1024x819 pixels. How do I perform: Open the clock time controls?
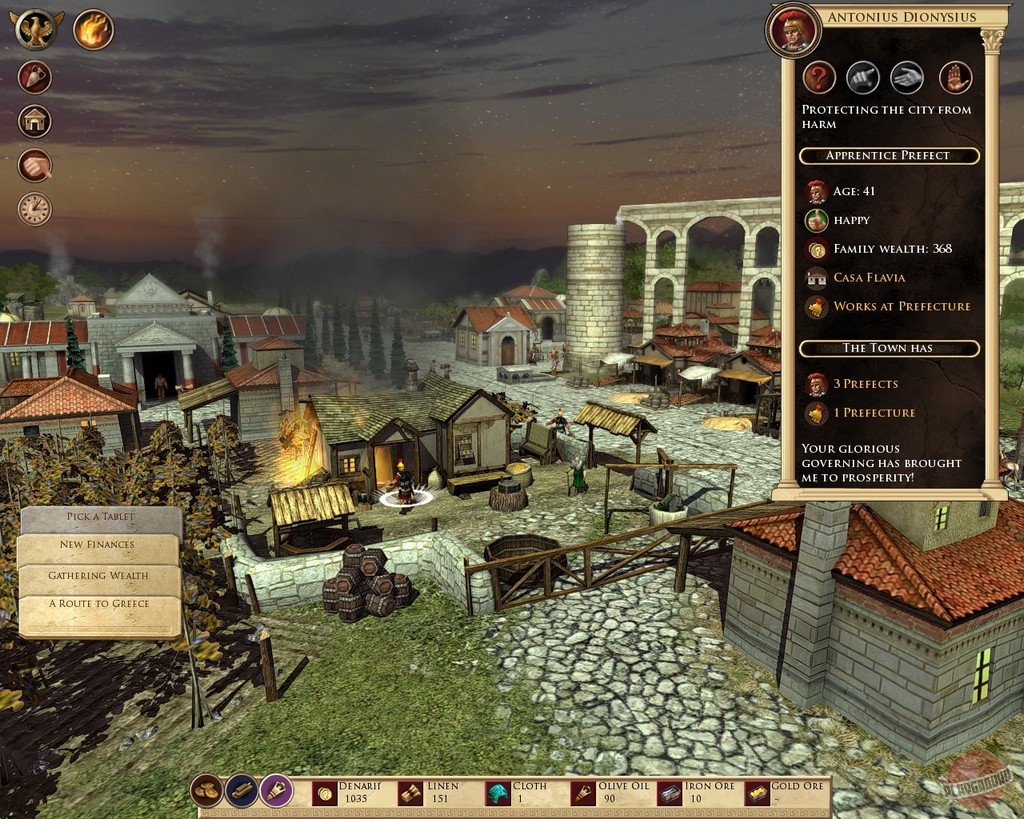click(x=34, y=209)
